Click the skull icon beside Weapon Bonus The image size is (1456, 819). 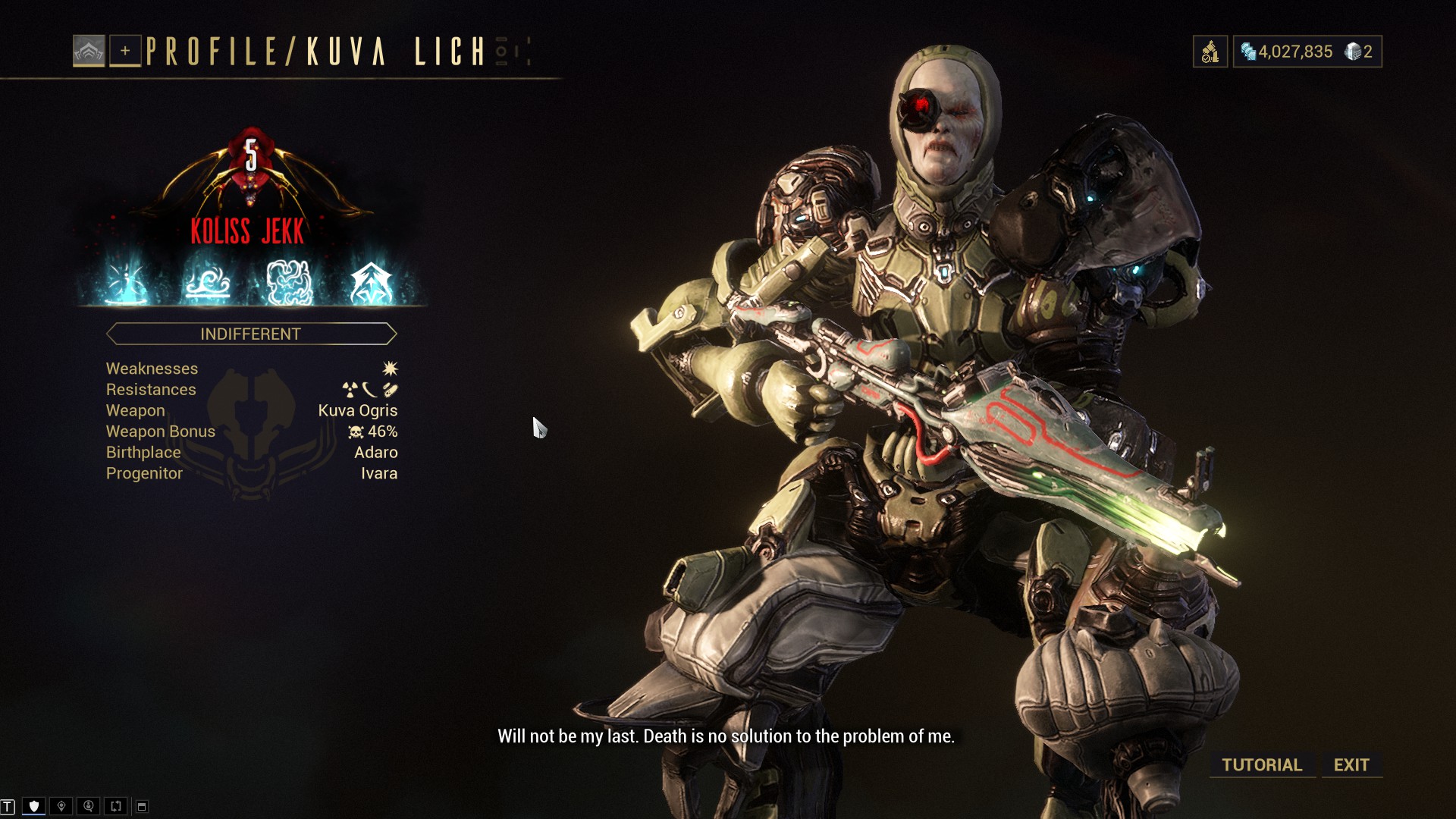tap(355, 432)
